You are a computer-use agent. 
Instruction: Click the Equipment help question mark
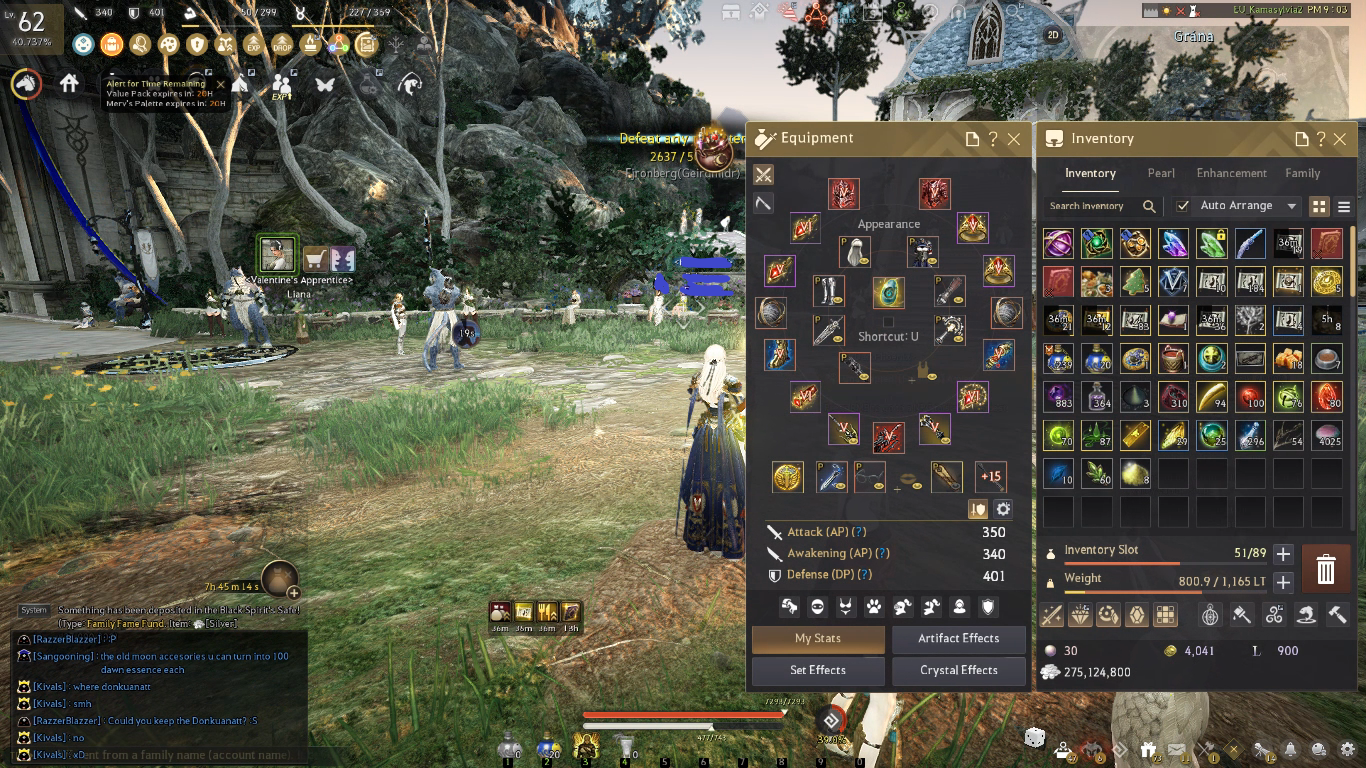tap(993, 139)
